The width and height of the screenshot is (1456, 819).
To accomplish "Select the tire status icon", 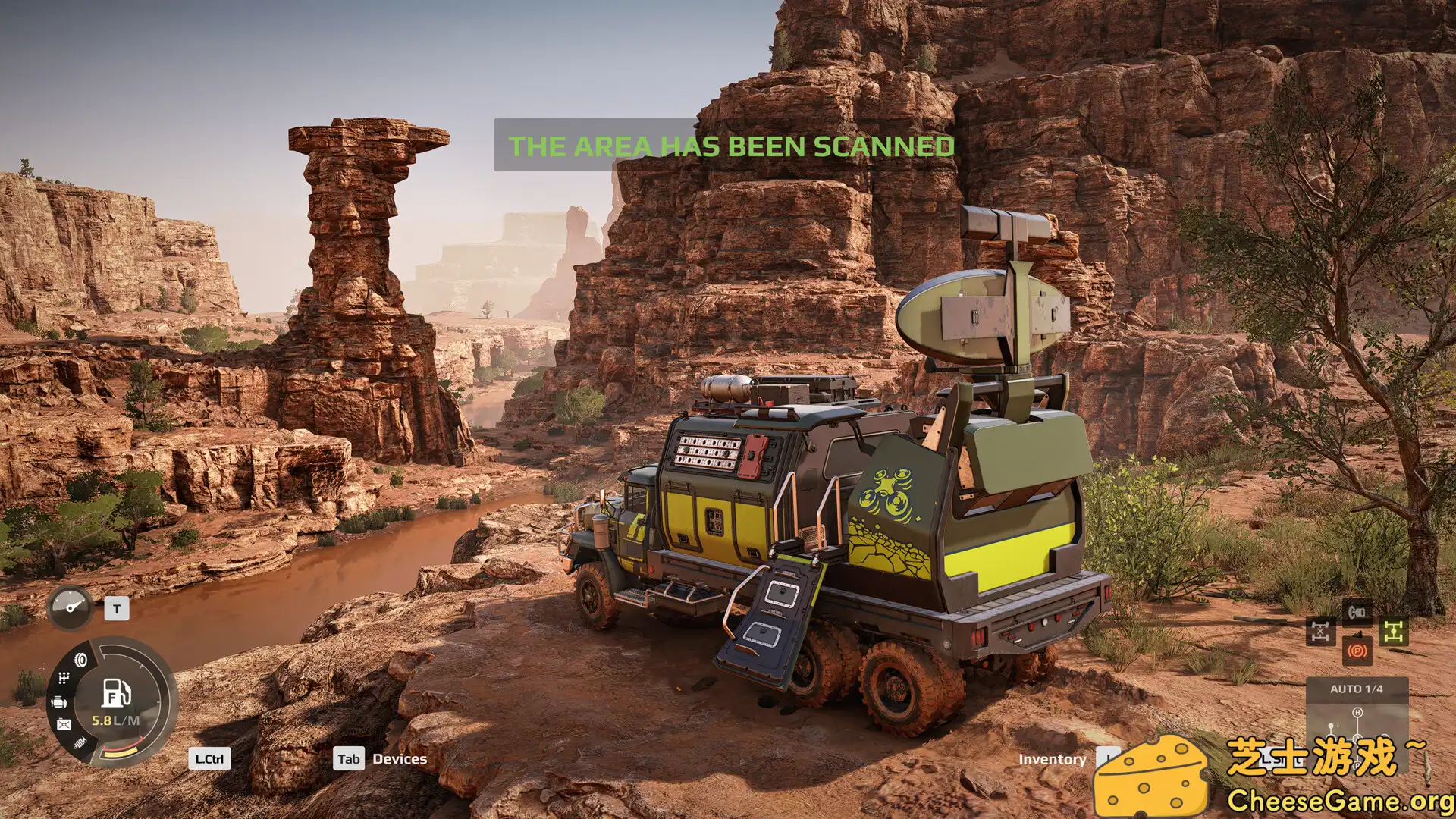I will pos(80,660).
